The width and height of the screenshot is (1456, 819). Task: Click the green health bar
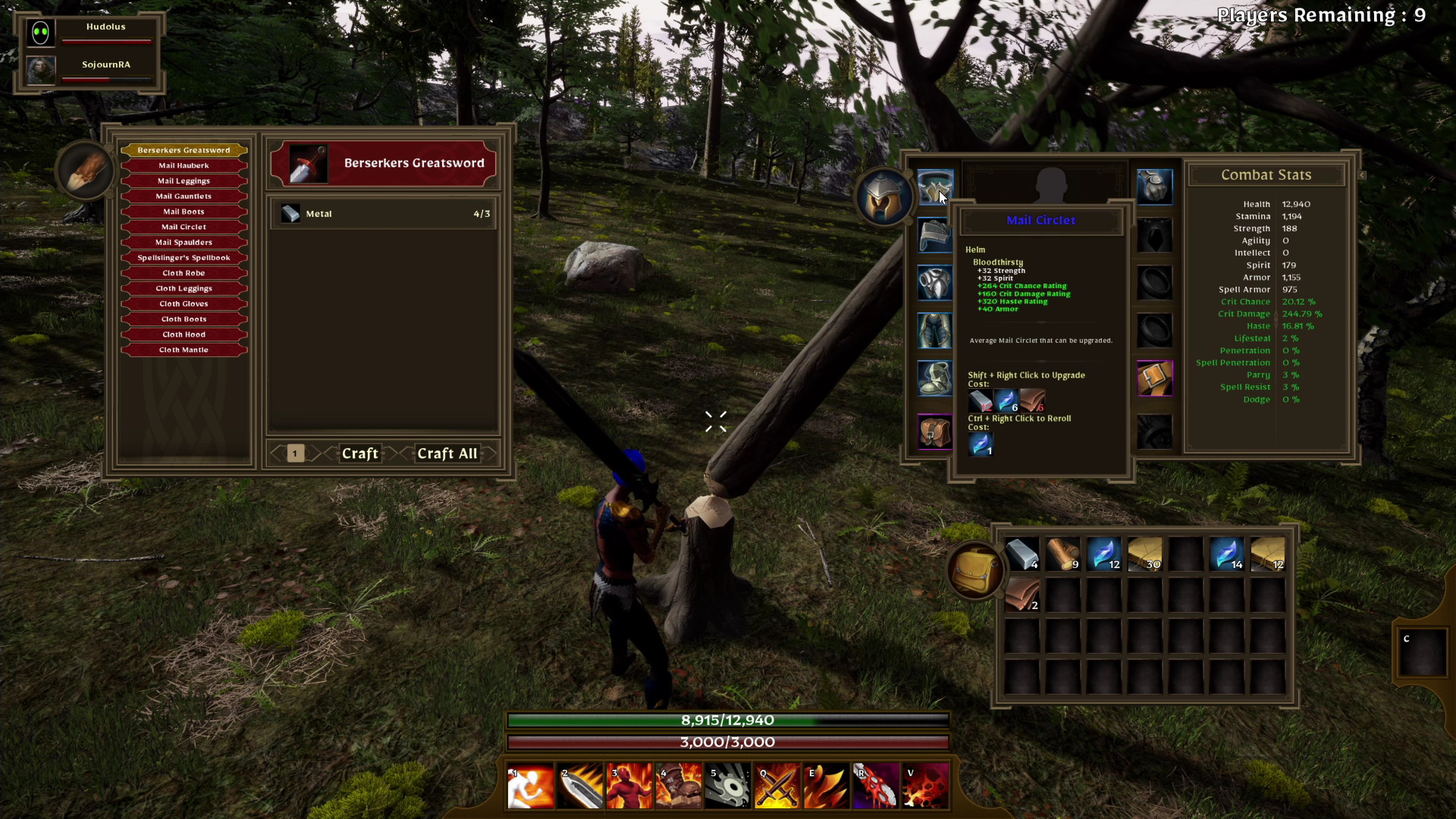pos(726,720)
